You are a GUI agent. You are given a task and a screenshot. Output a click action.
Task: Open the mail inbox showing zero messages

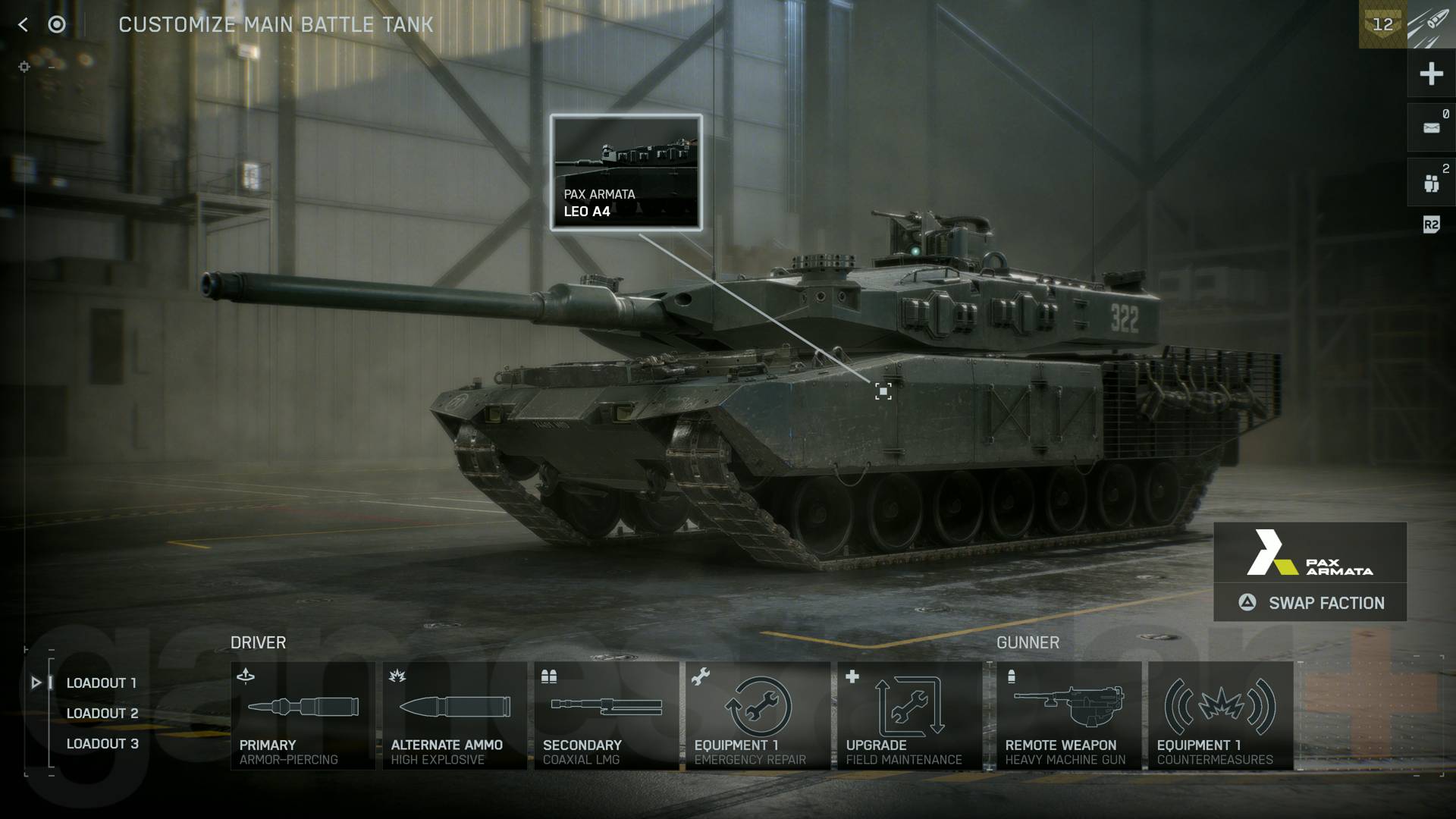[1431, 126]
